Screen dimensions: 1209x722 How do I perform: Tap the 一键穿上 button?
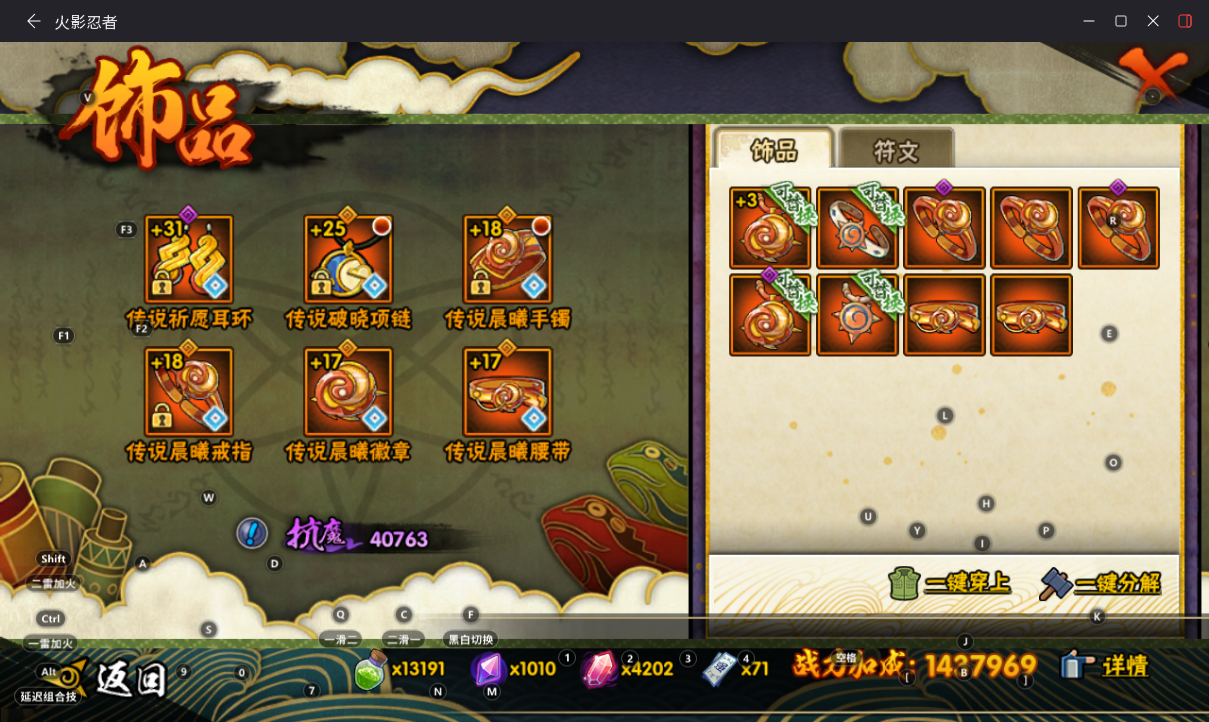point(949,582)
